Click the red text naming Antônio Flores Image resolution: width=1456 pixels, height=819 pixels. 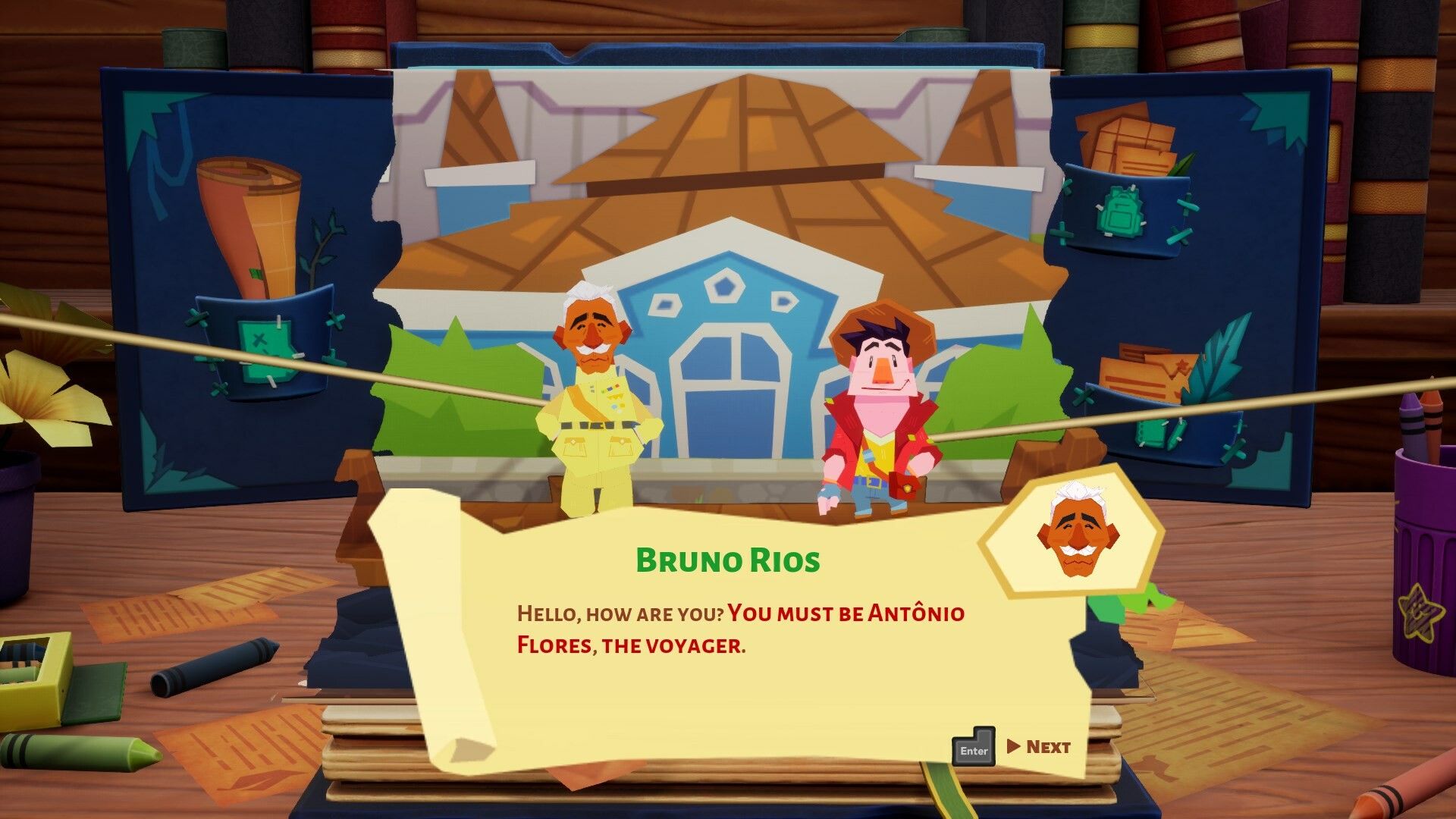click(758, 629)
